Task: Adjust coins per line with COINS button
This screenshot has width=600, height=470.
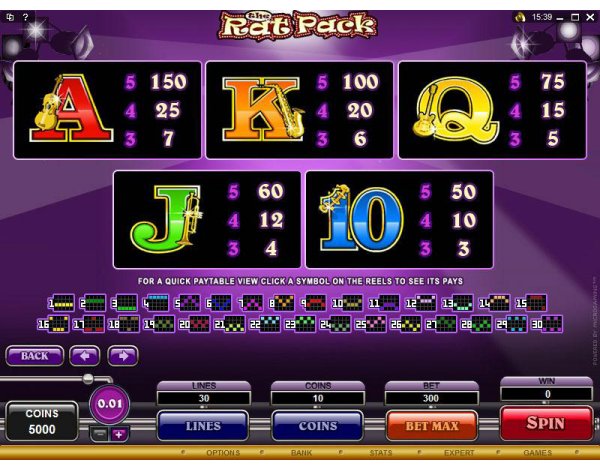Action: click(x=317, y=425)
